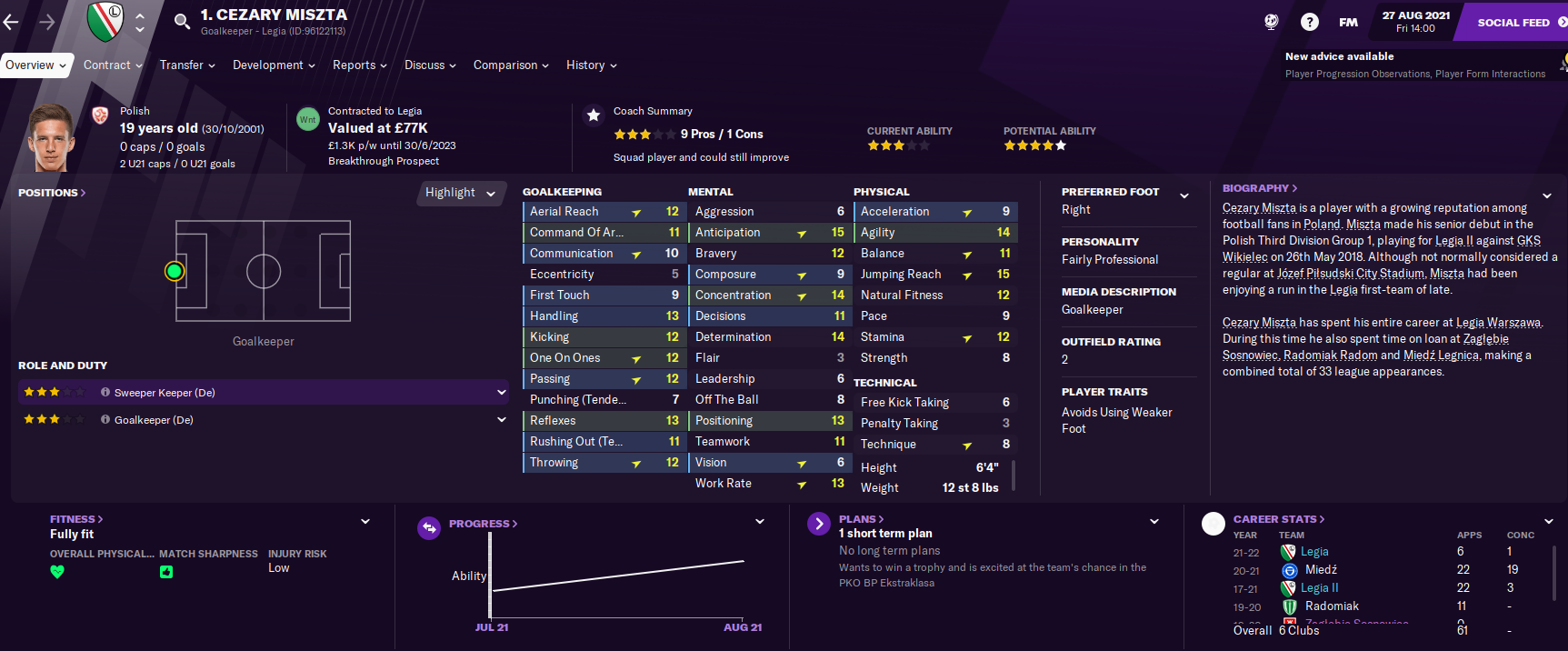
Task: View the History menu
Action: [x=591, y=65]
